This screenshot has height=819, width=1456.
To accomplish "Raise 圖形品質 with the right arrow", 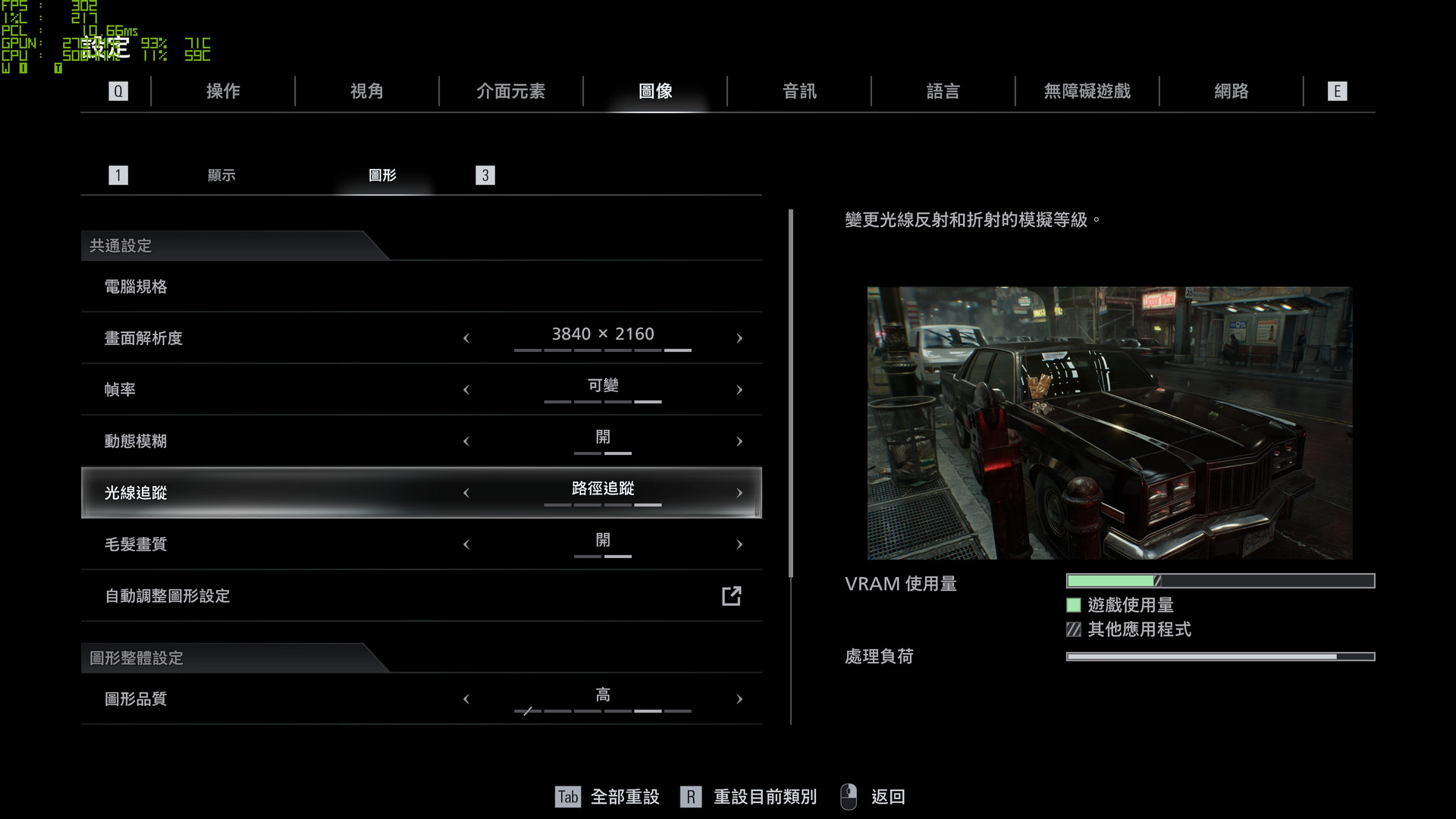I will pyautogui.click(x=739, y=699).
